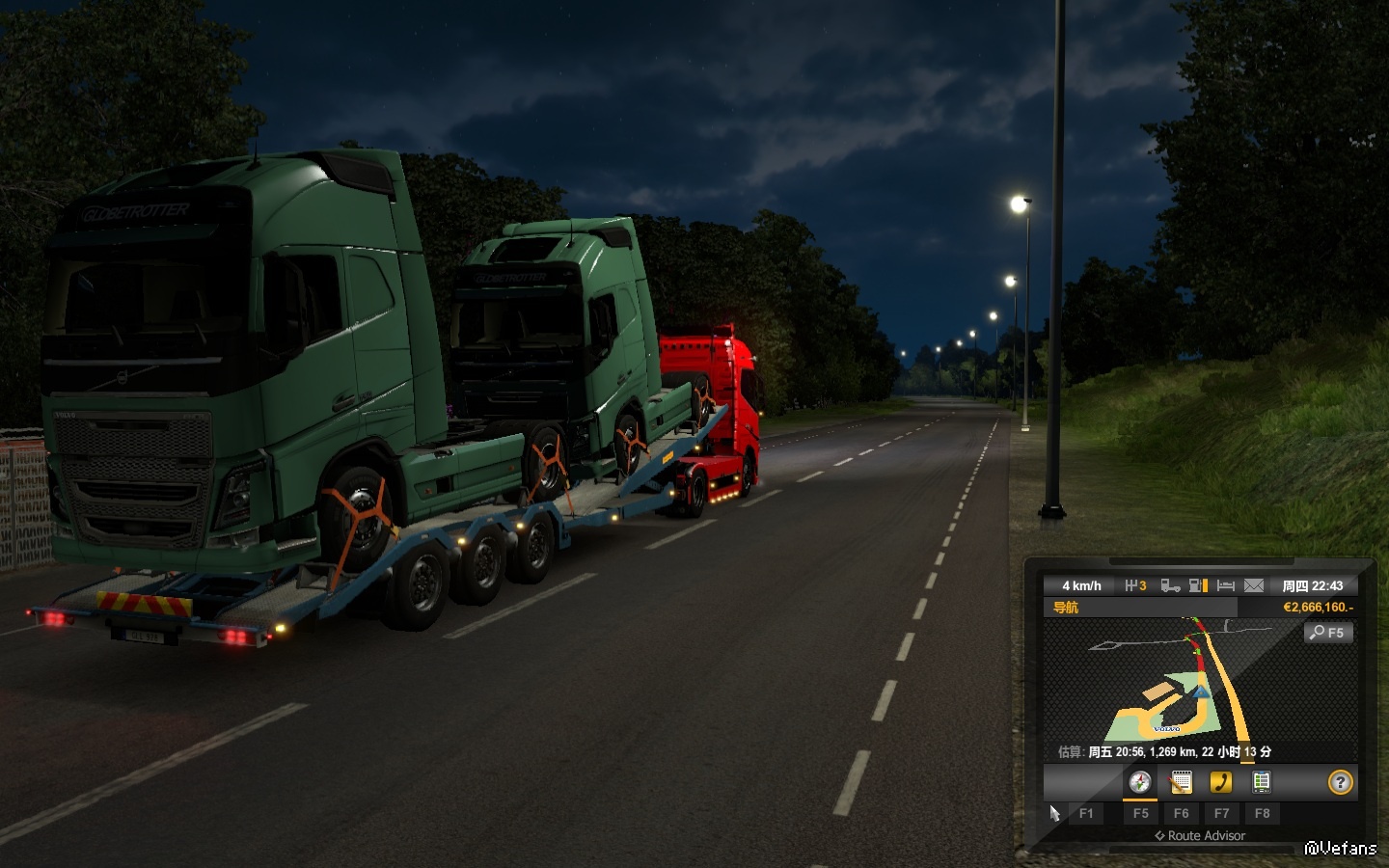1389x868 pixels.
Task: Open the question mark help button
Action: pos(1340,782)
